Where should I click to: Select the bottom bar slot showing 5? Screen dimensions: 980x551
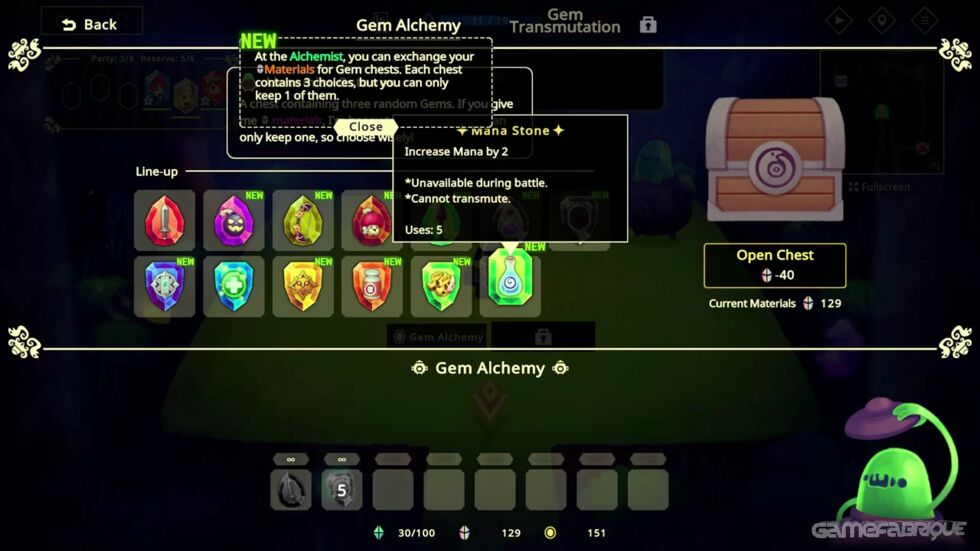click(341, 490)
